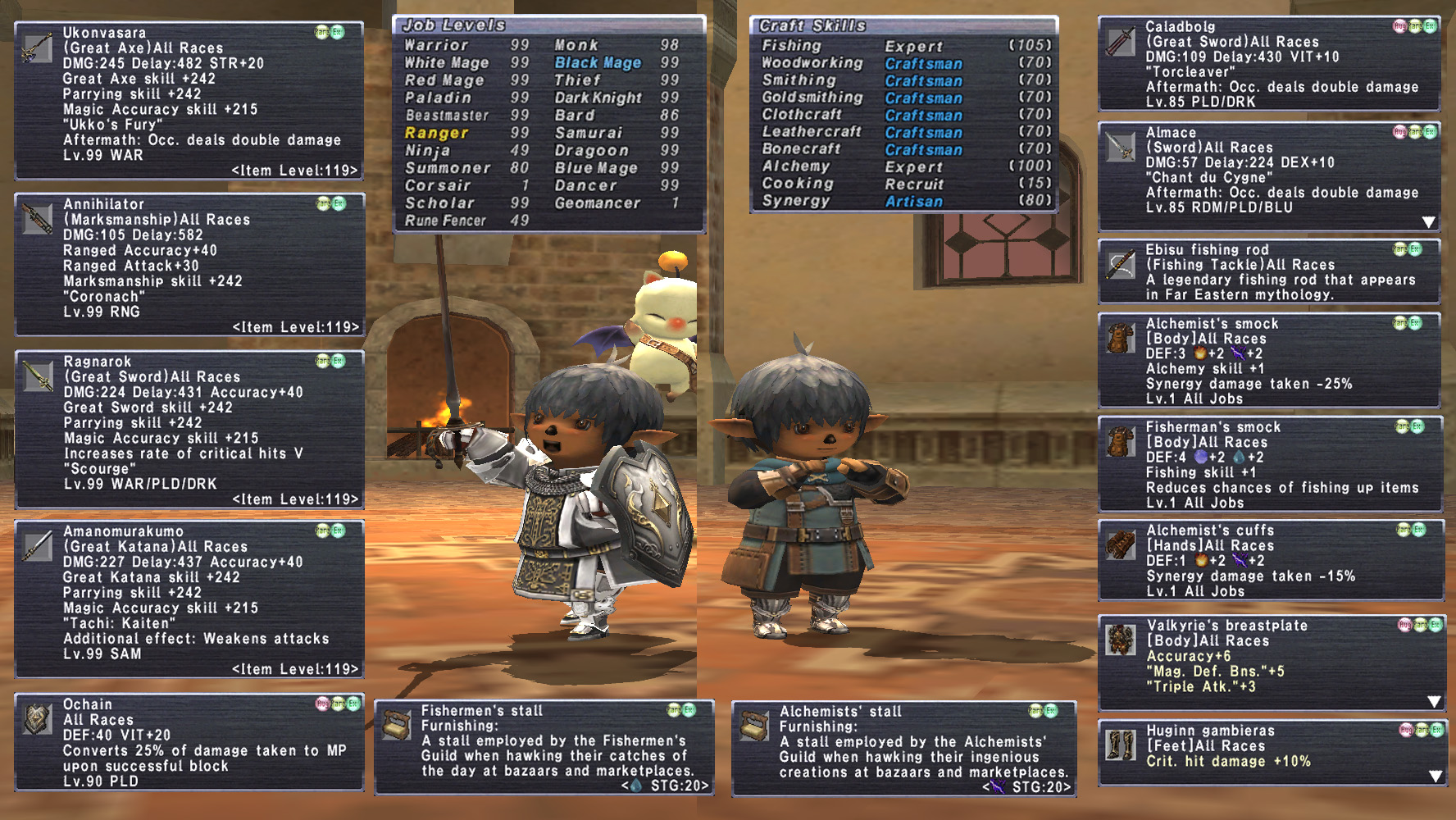Select the Amanomurakumo great katana icon
Viewport: 1456px width, 820px height.
(x=37, y=546)
